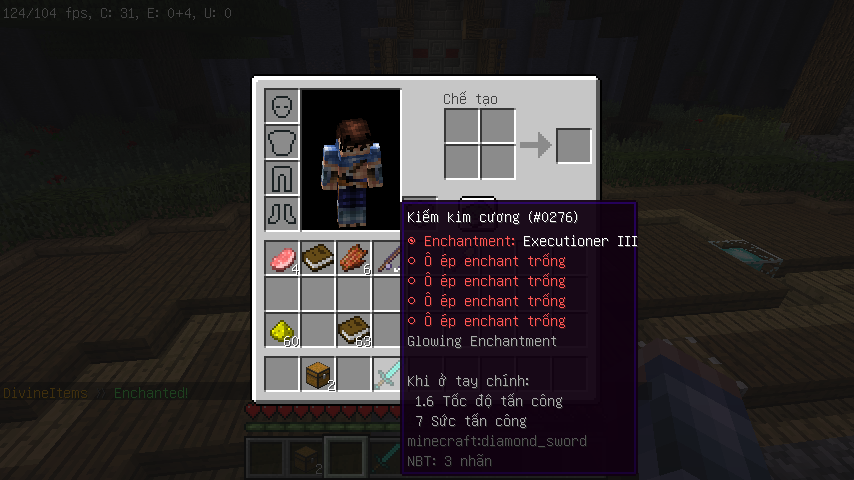Viewport: 854px width, 480px height.
Task: Pick up the raw porkchop stack
Action: (282, 258)
